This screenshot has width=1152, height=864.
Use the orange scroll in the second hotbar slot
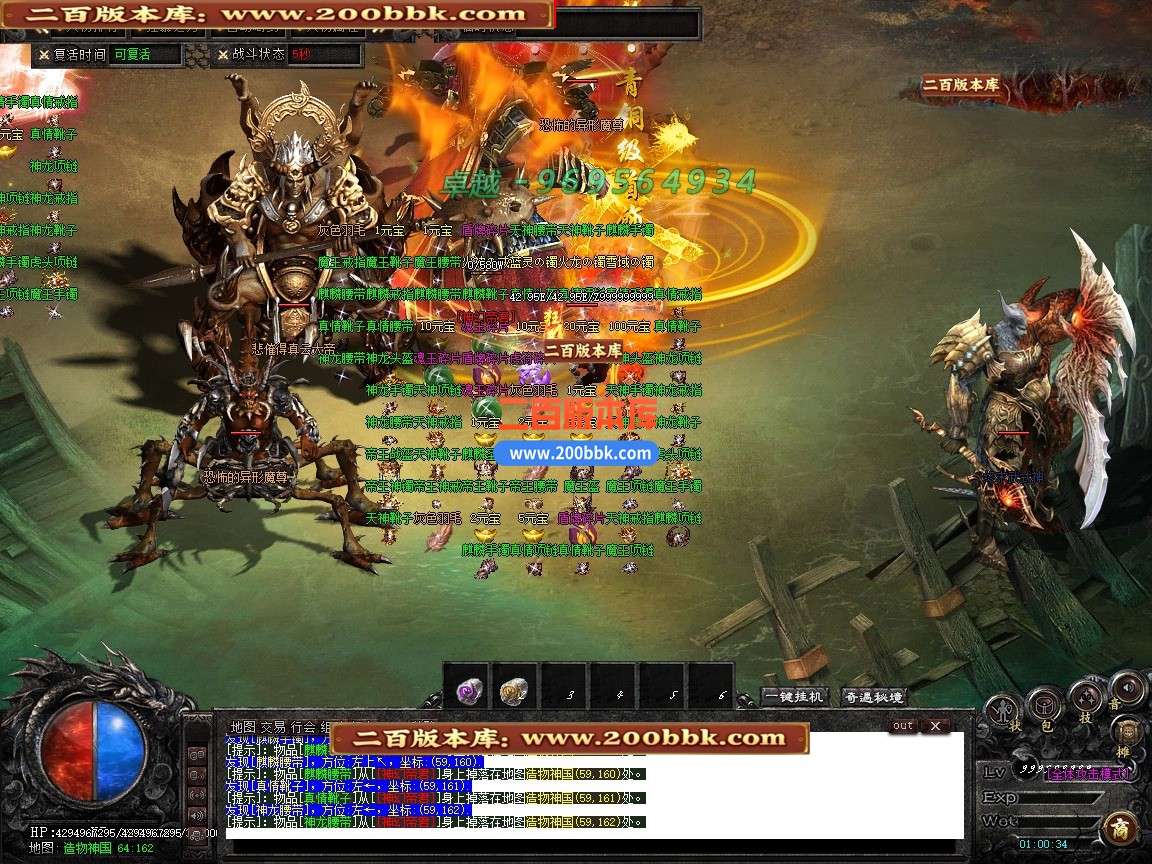(515, 689)
